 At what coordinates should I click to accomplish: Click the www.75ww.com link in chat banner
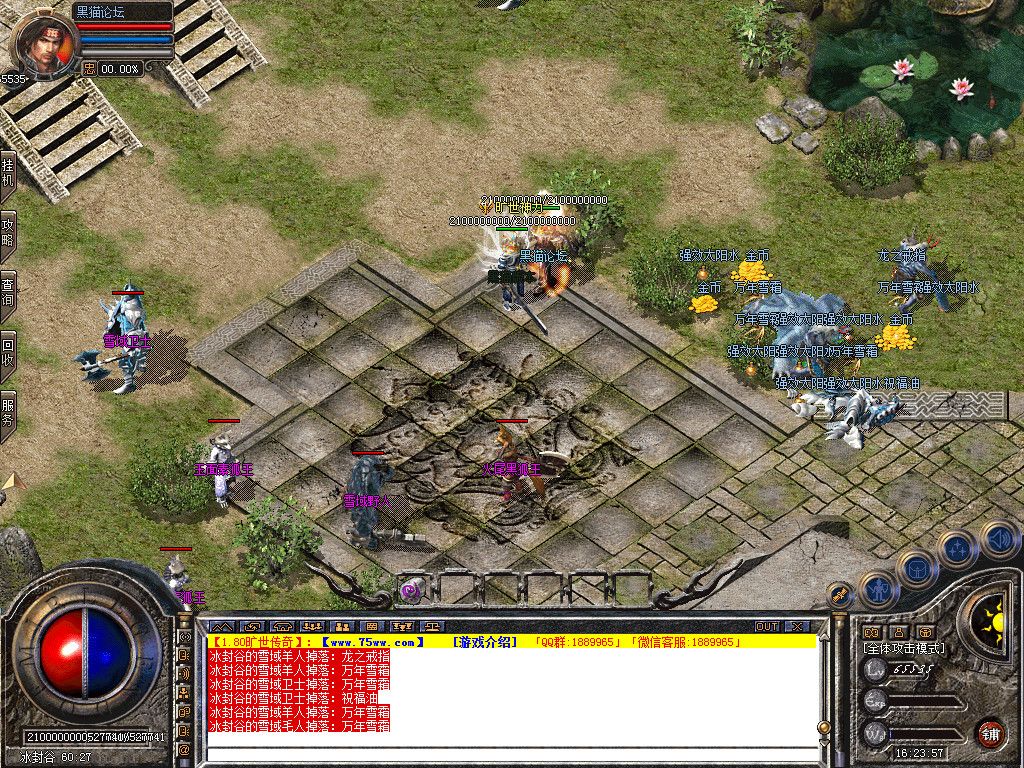point(374,642)
